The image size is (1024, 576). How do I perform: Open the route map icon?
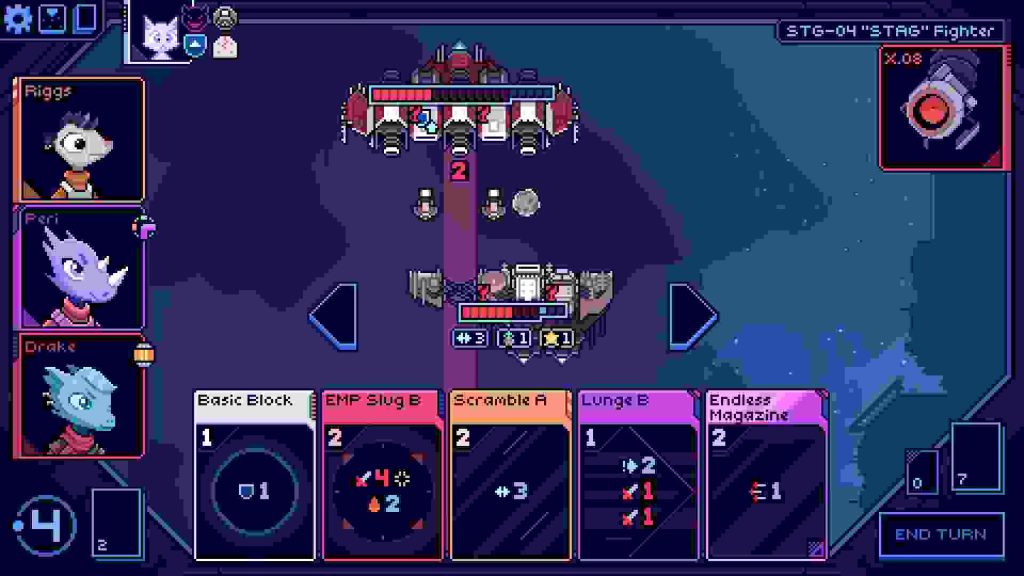pos(52,19)
